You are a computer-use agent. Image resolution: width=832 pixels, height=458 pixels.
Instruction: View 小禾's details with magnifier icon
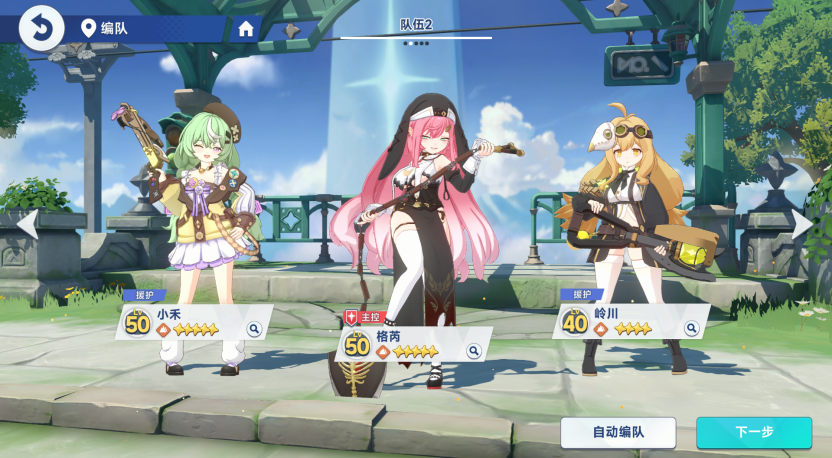coord(254,328)
